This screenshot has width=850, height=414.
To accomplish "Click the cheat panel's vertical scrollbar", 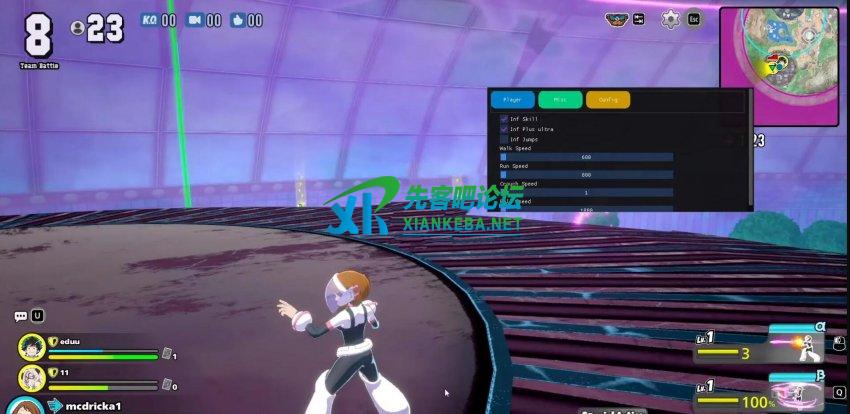I will pyautogui.click(x=749, y=150).
